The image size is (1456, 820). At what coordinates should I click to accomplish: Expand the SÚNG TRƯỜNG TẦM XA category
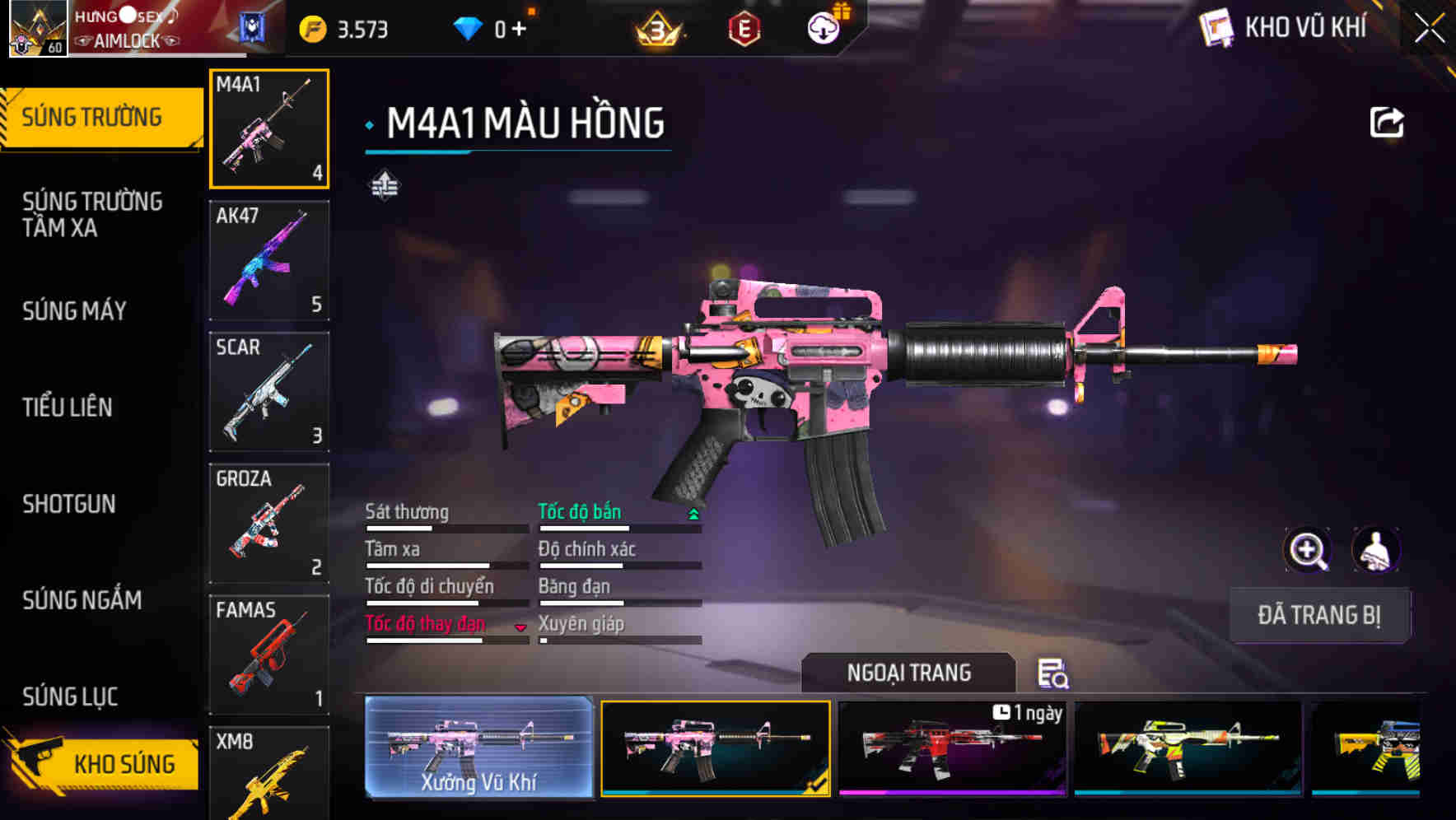pyautogui.click(x=91, y=215)
